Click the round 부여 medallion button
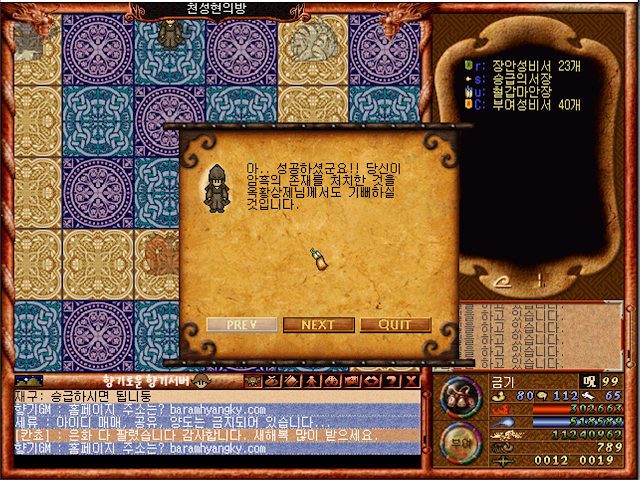The height and width of the screenshot is (480, 640). tap(459, 442)
